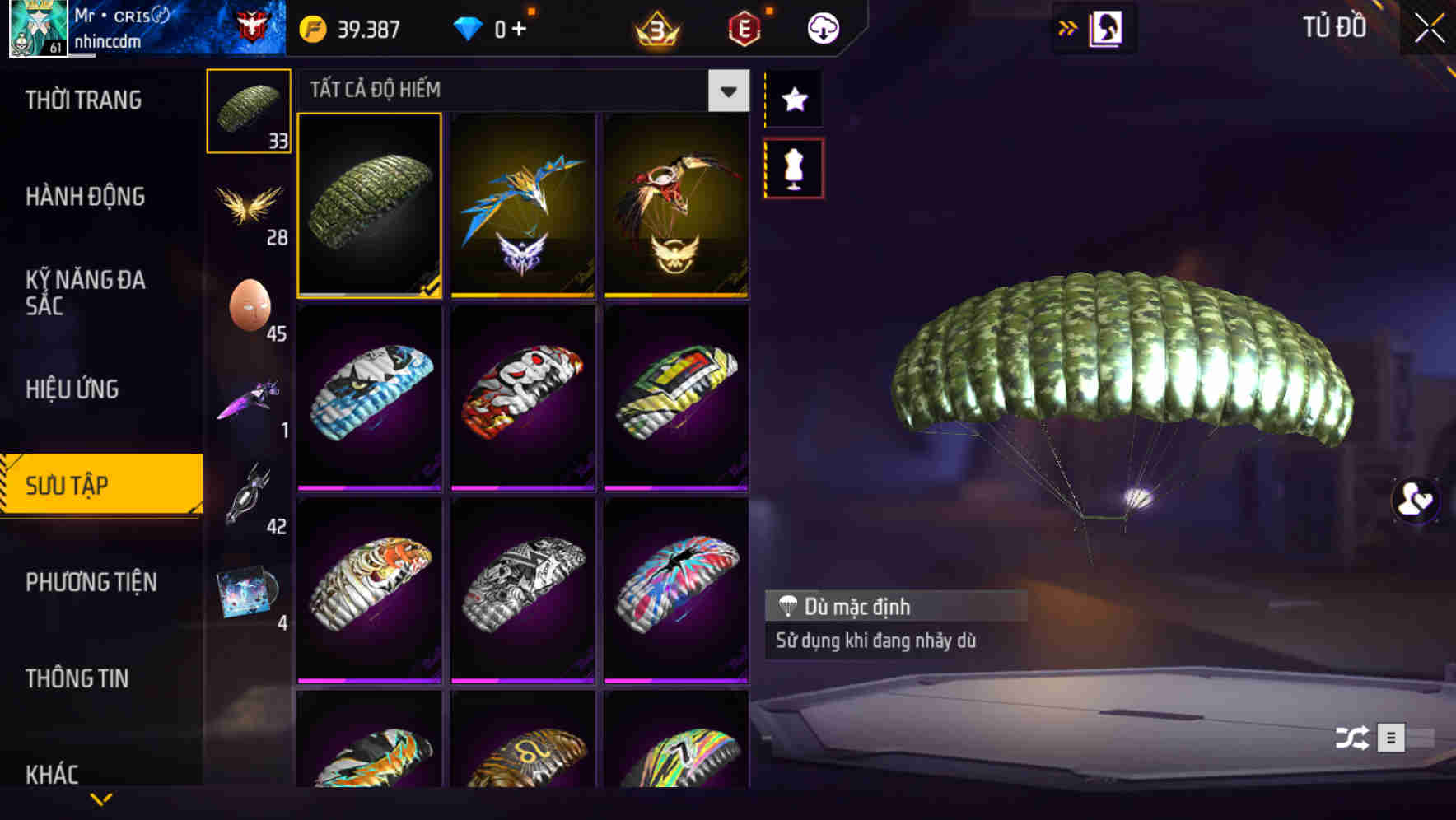Select the wings category showing 28 items
1456x820 pixels.
point(249,210)
